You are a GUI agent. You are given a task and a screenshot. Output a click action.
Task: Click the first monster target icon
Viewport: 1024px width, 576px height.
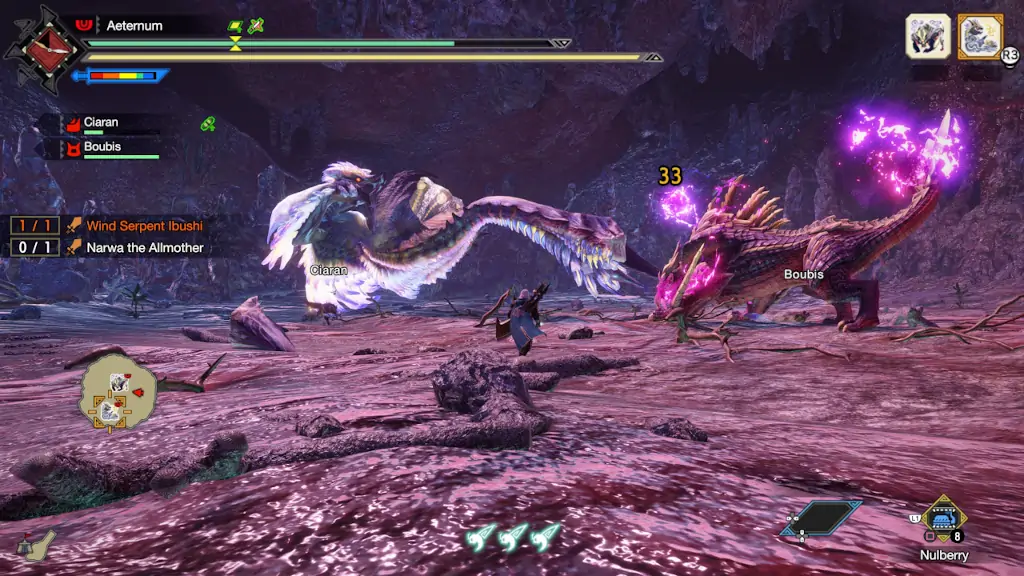[x=927, y=36]
